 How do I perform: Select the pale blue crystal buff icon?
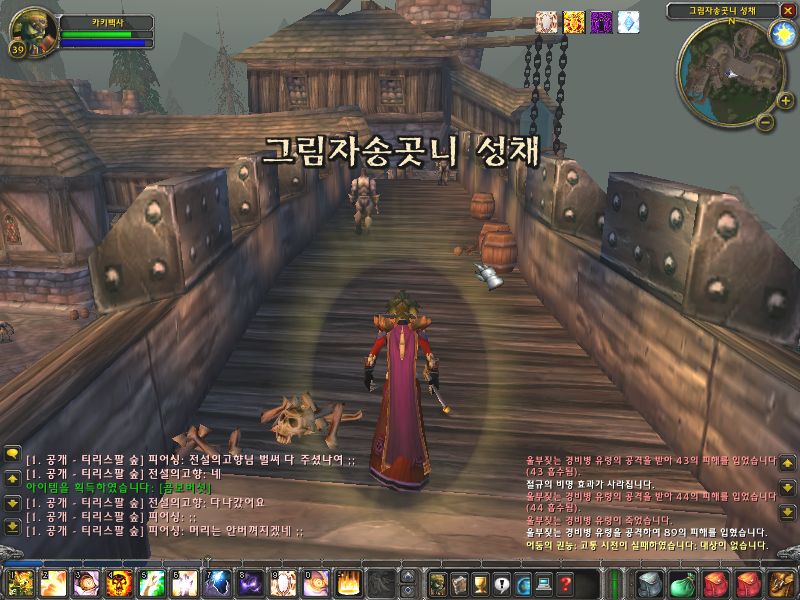click(628, 22)
